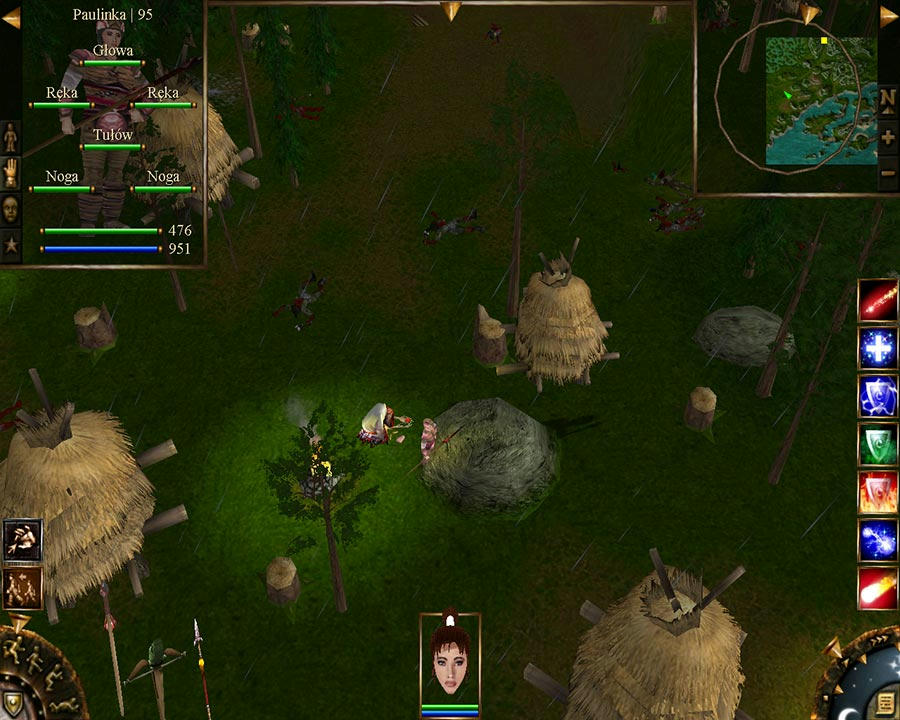This screenshot has width=900, height=720.
Task: Launch the fireball spell
Action: click(878, 588)
